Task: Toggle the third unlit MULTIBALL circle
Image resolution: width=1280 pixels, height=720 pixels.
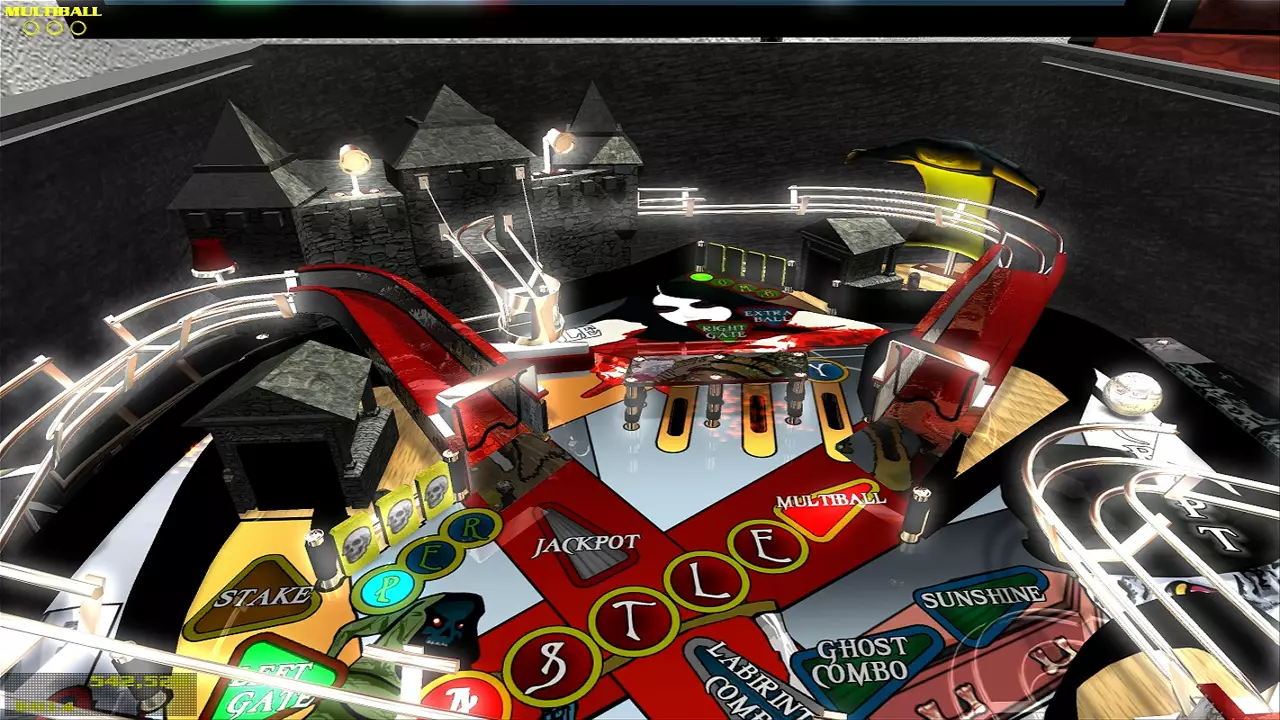Action: coord(78,27)
